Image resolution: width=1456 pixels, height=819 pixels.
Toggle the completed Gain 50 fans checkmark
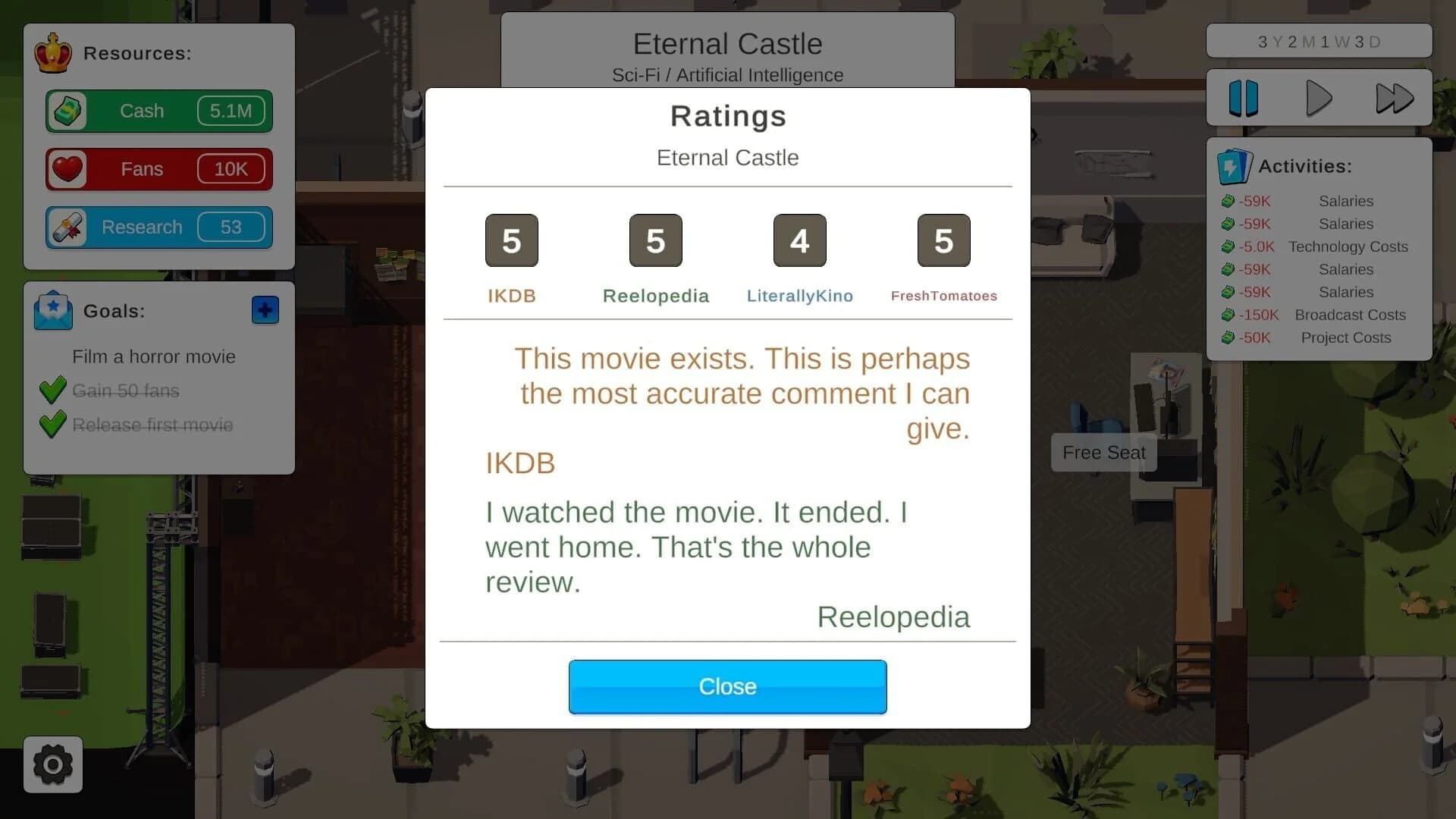coord(52,390)
